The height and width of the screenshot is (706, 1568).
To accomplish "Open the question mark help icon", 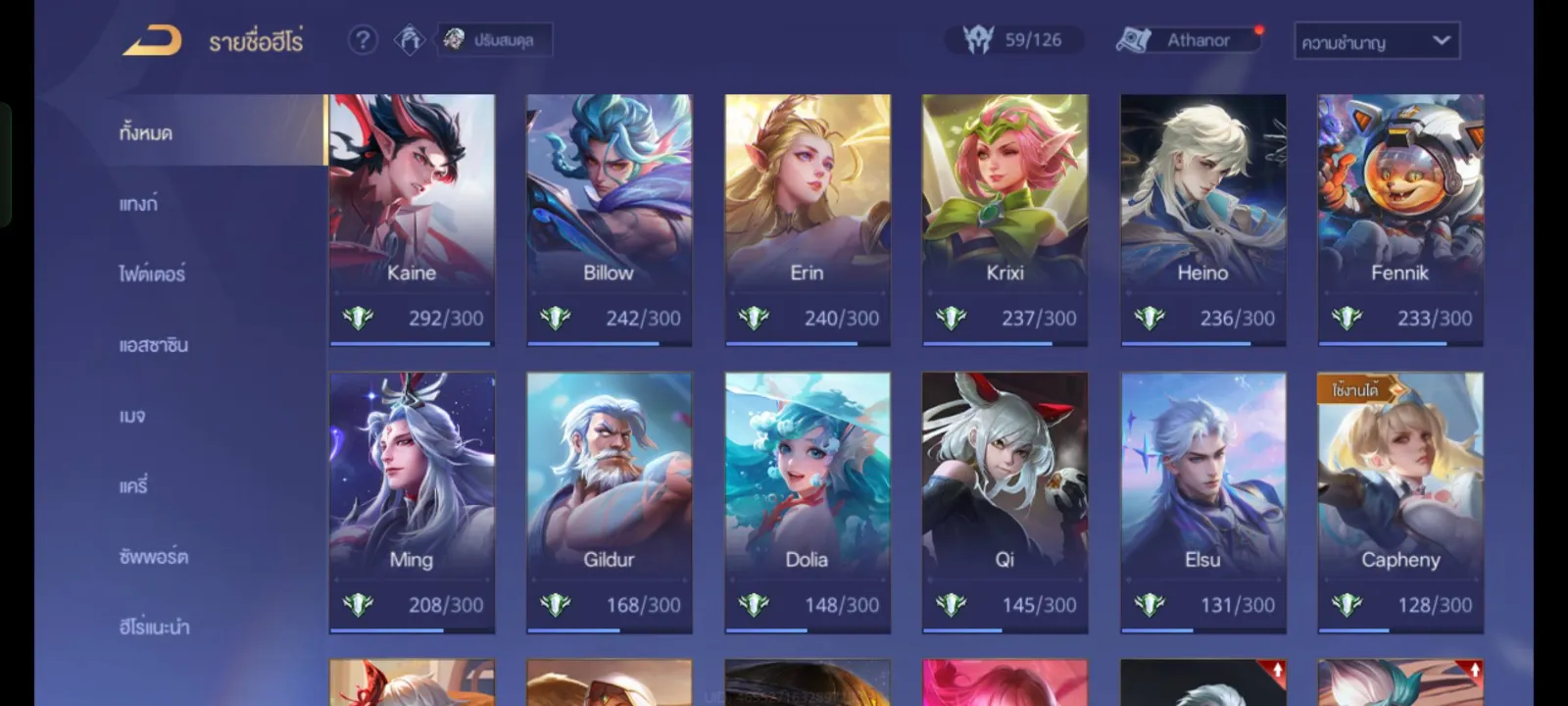I will pos(363,40).
